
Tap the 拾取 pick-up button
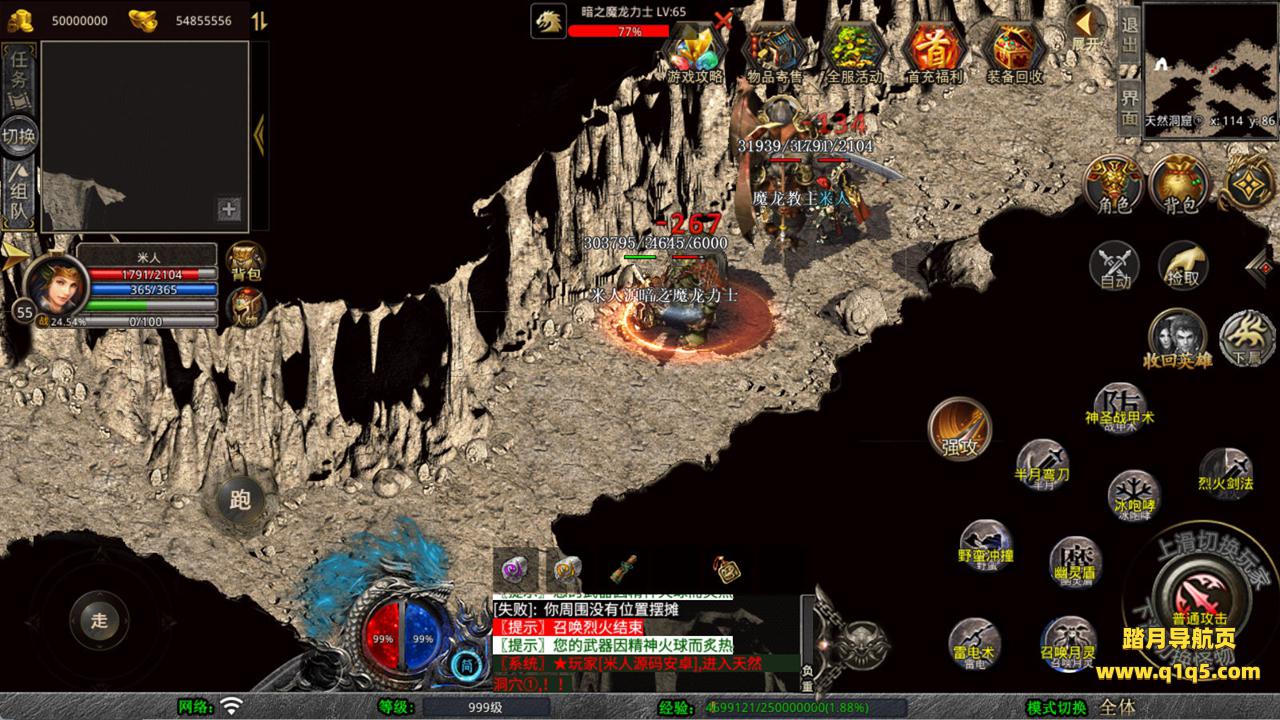pyautogui.click(x=1183, y=265)
